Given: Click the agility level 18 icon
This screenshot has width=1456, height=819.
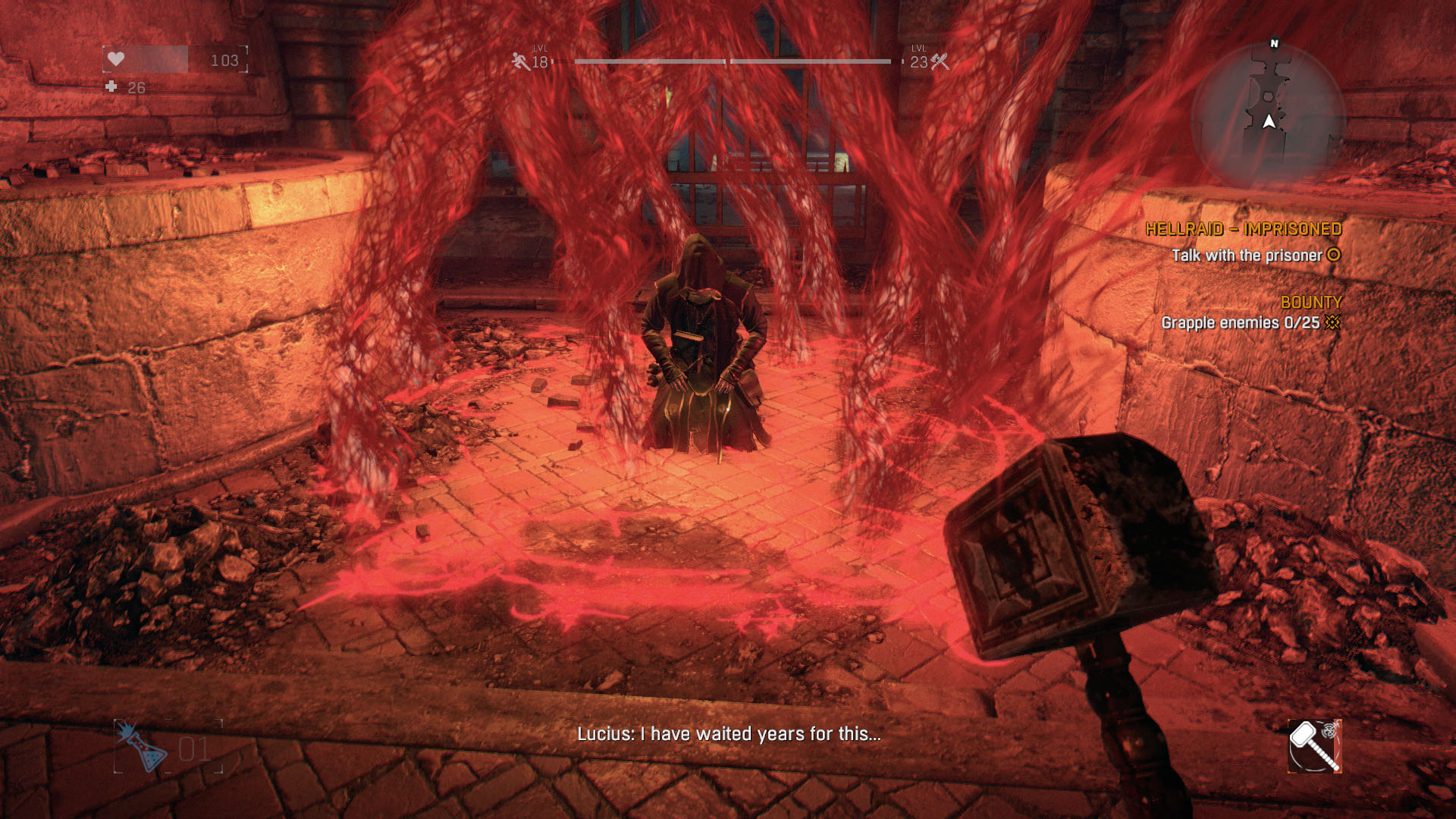Looking at the screenshot, I should pyautogui.click(x=521, y=61).
